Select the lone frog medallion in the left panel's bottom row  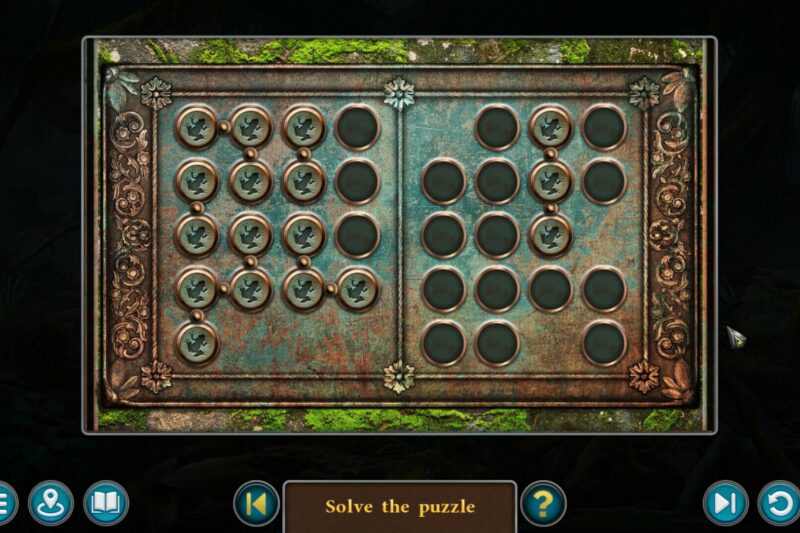tap(197, 343)
